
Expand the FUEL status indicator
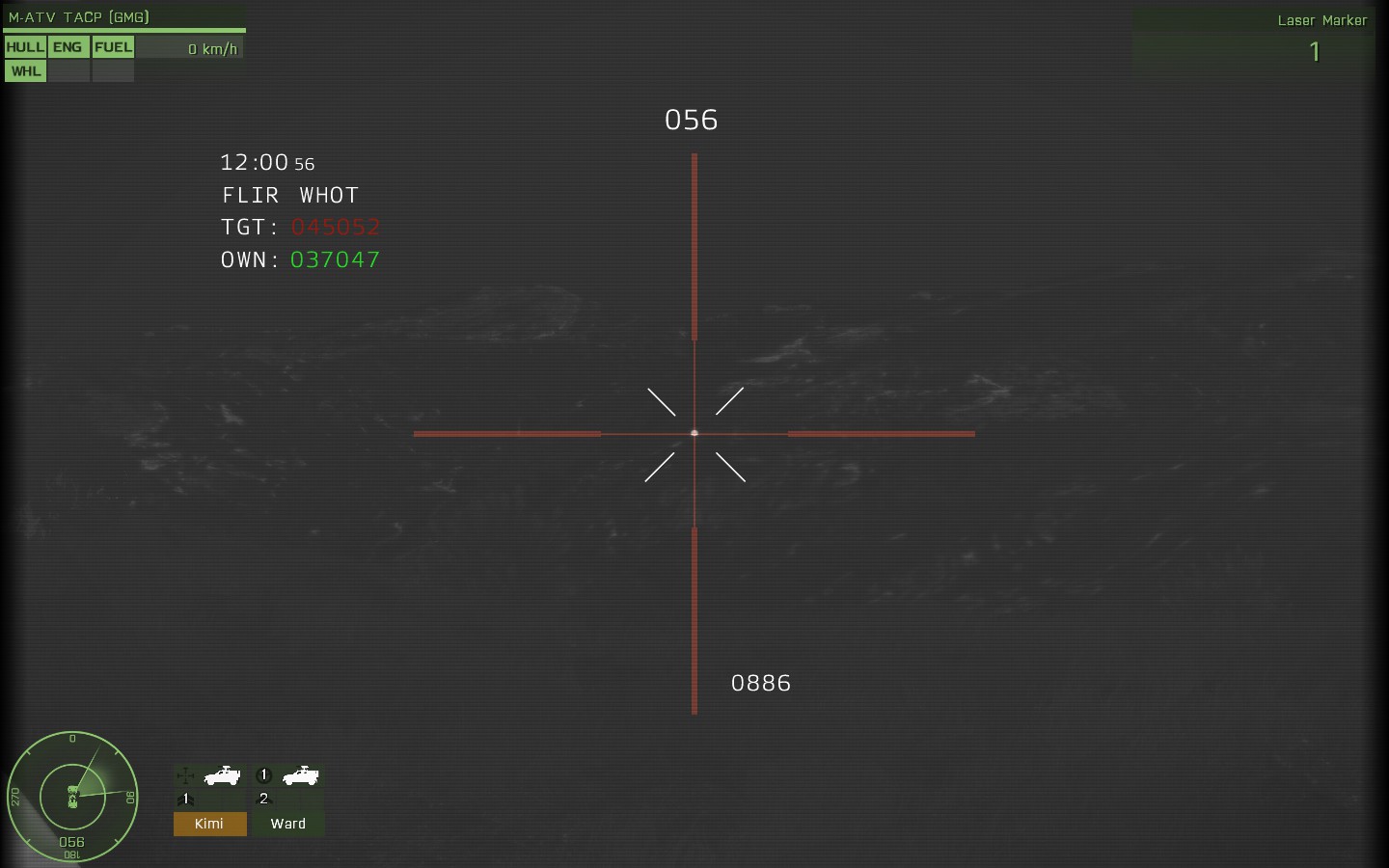point(113,46)
